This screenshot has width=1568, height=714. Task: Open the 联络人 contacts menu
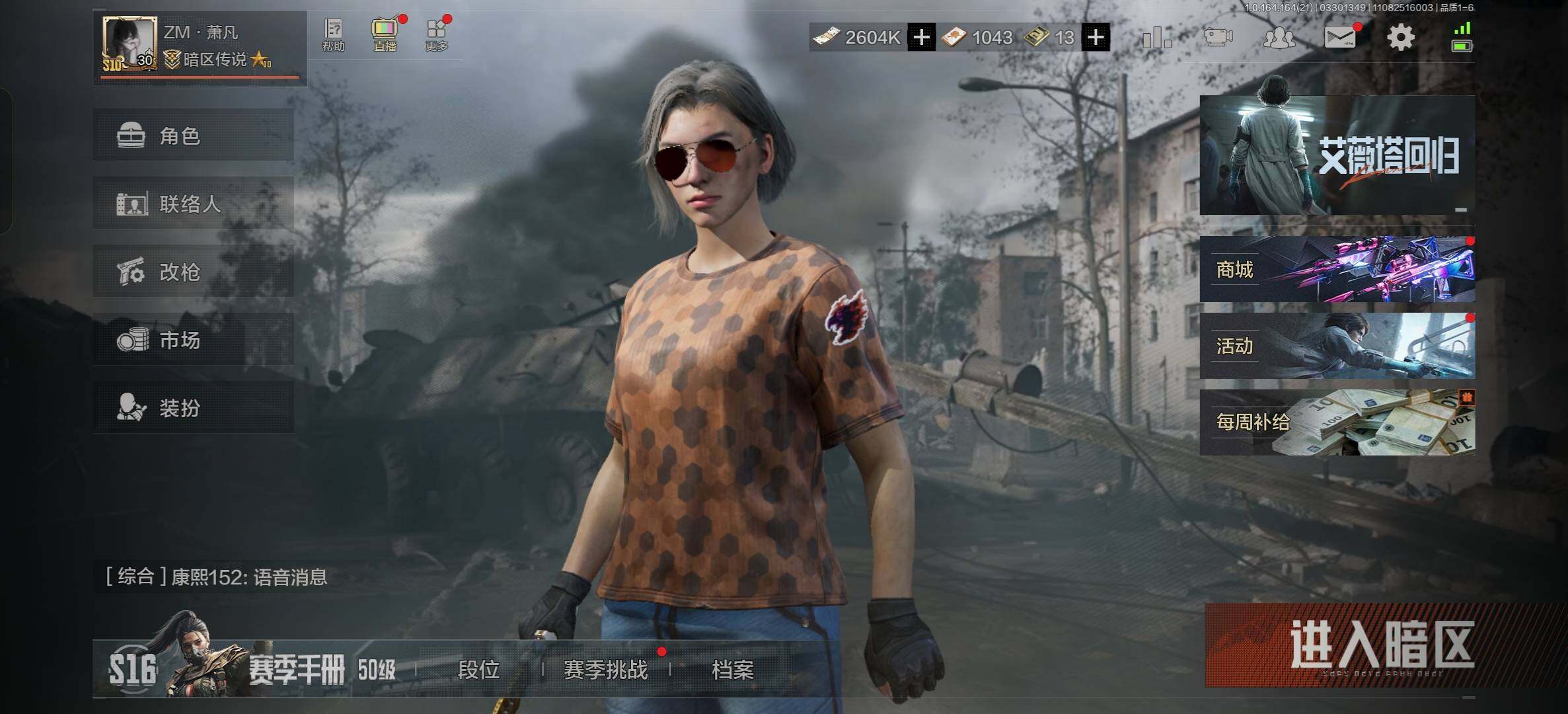click(193, 204)
